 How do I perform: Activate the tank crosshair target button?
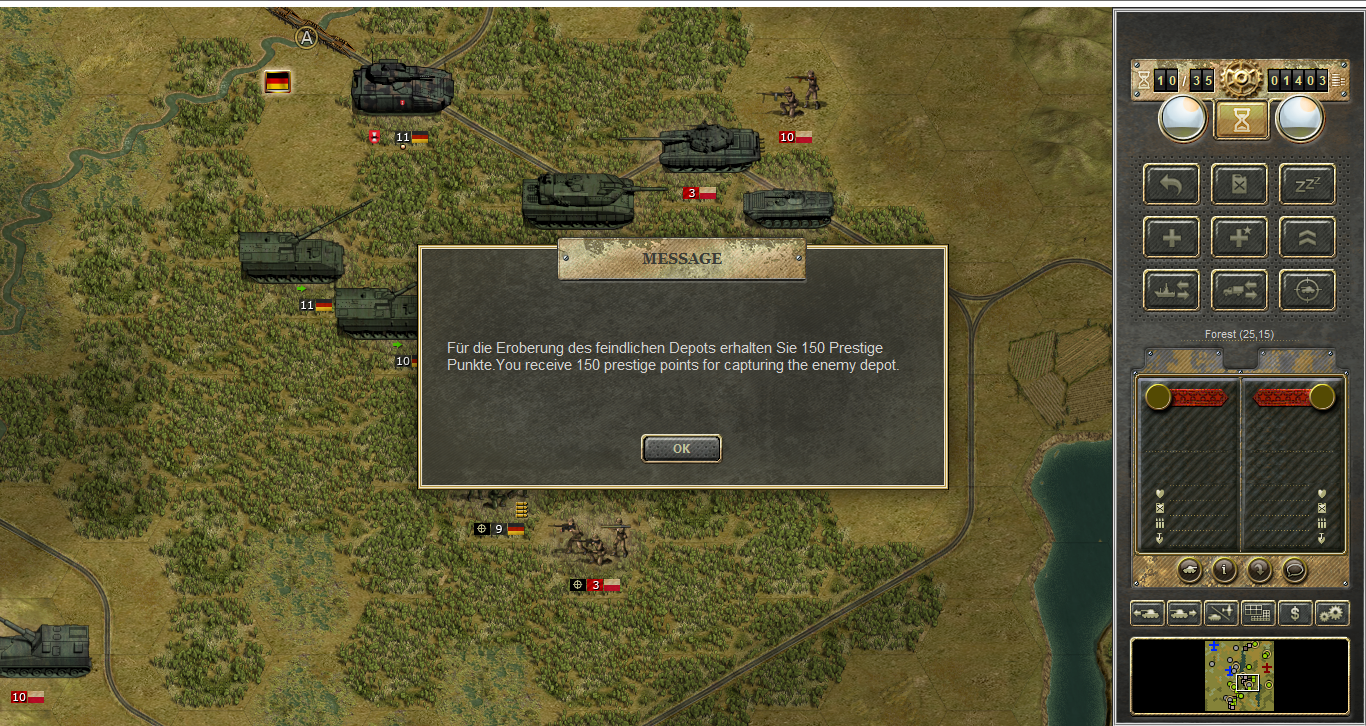(x=1307, y=290)
